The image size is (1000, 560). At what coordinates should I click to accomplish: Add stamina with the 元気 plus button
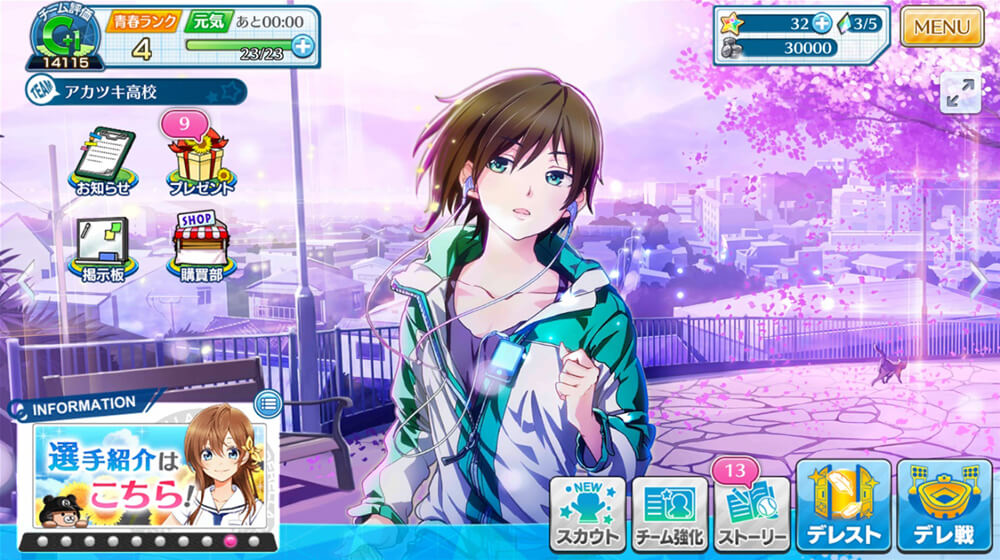(x=302, y=45)
